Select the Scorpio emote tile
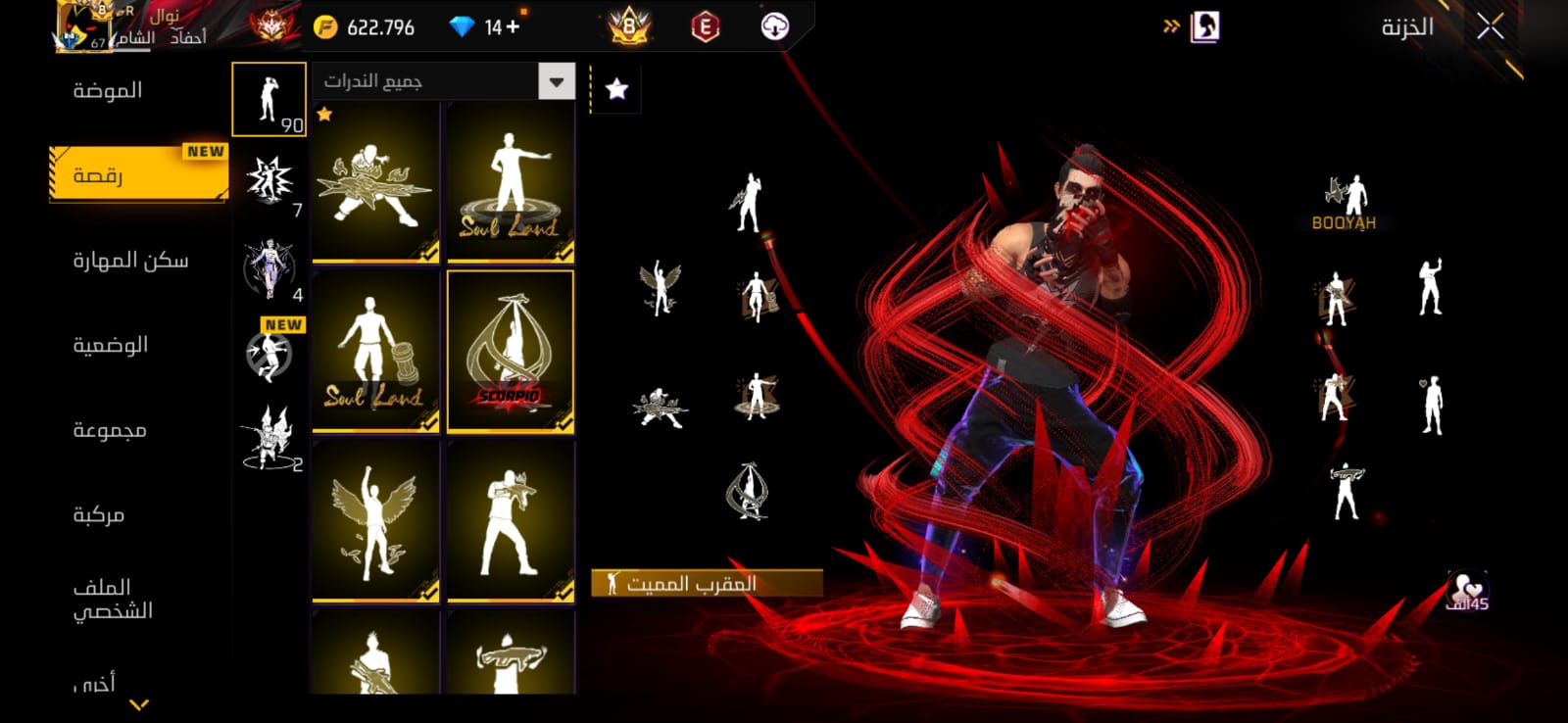 point(511,351)
